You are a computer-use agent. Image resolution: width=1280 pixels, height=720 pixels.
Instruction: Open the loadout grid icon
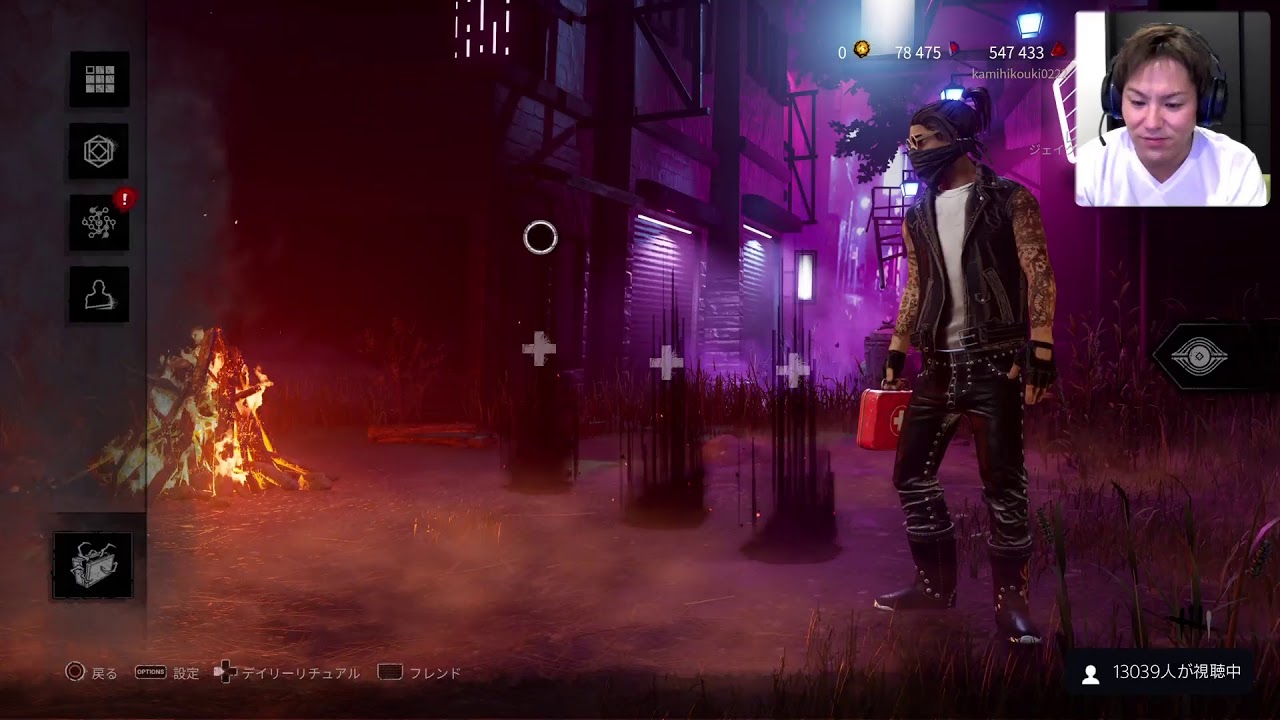pos(99,79)
